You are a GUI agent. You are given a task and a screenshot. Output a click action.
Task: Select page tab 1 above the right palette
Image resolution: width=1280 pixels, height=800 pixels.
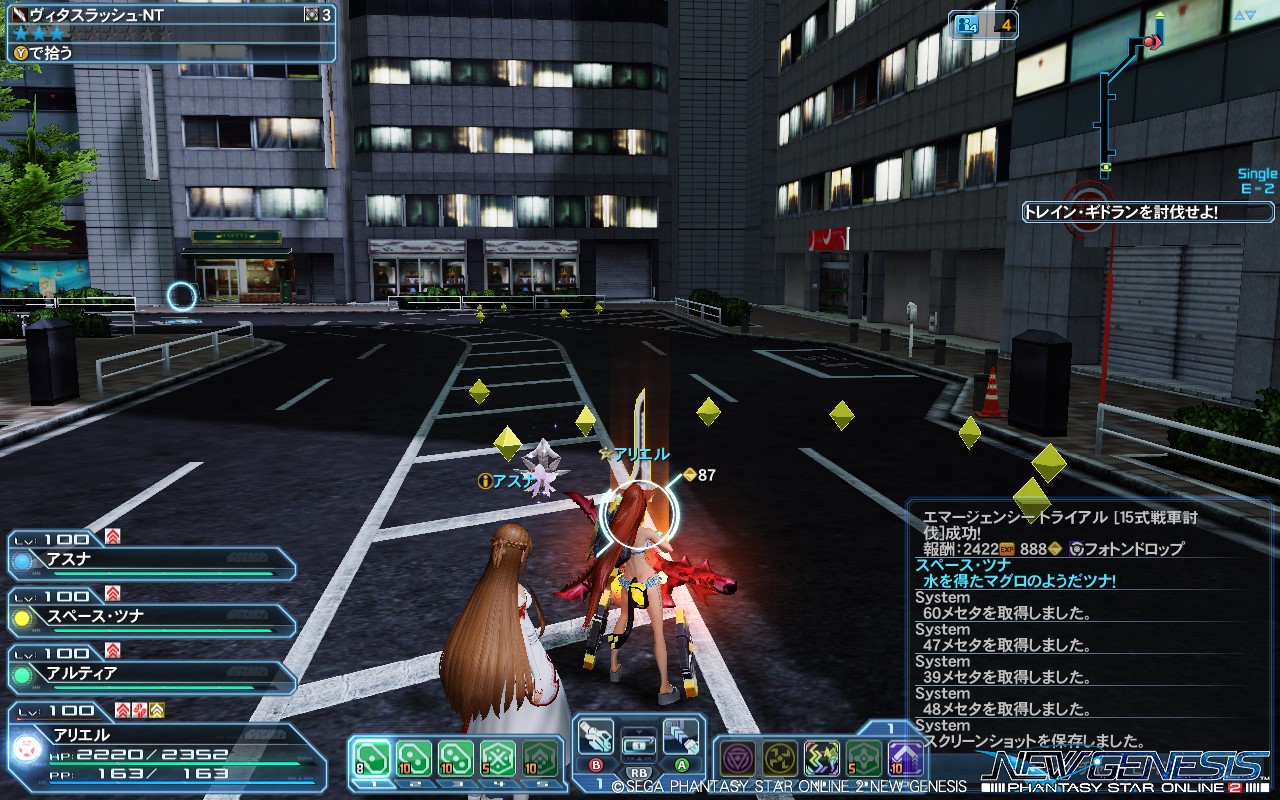tap(889, 725)
